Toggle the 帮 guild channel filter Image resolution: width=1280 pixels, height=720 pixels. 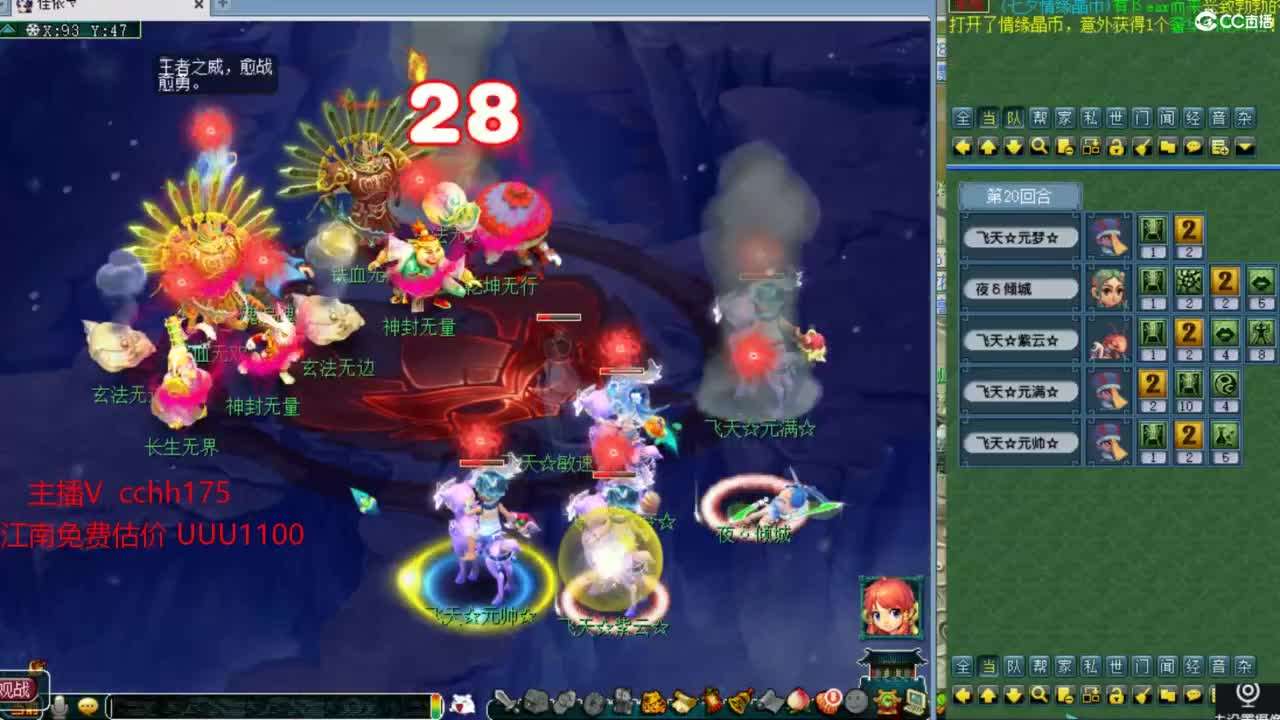click(1041, 118)
